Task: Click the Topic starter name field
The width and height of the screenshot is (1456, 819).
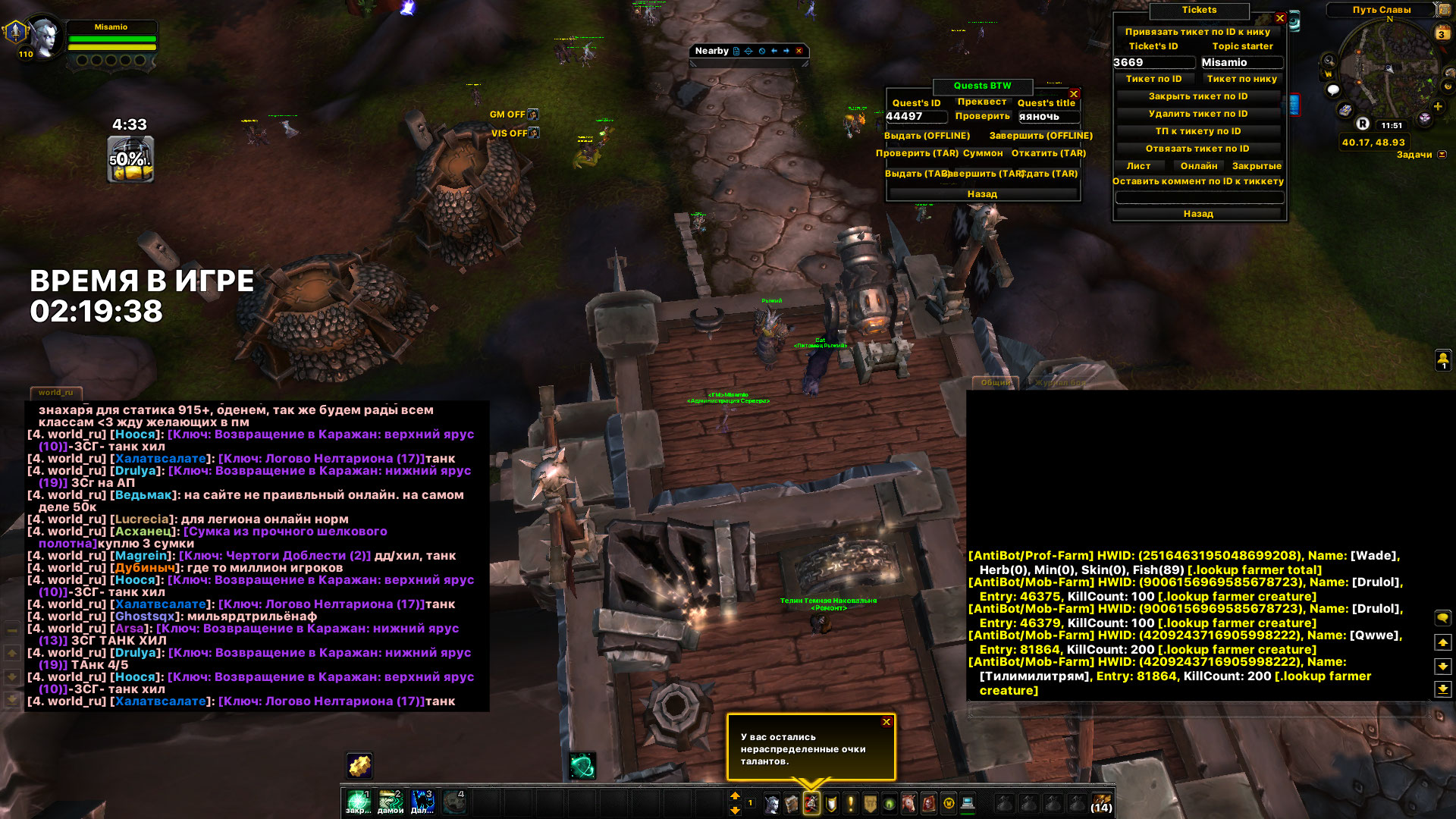Action: point(1241,63)
